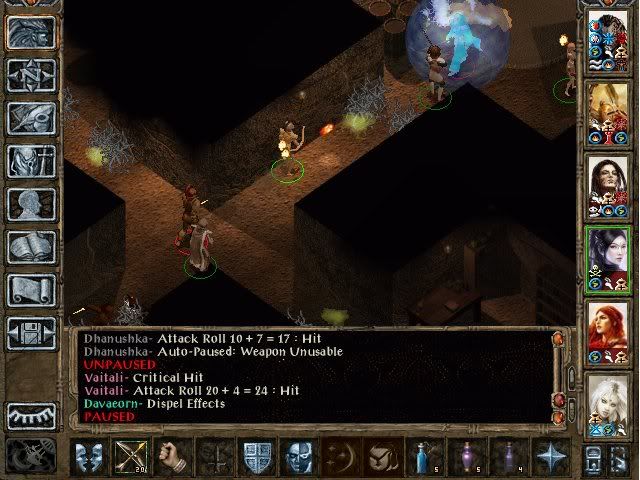The width and height of the screenshot is (640, 480).
Task: Select the brown-haired woman portrait
Action: click(608, 182)
